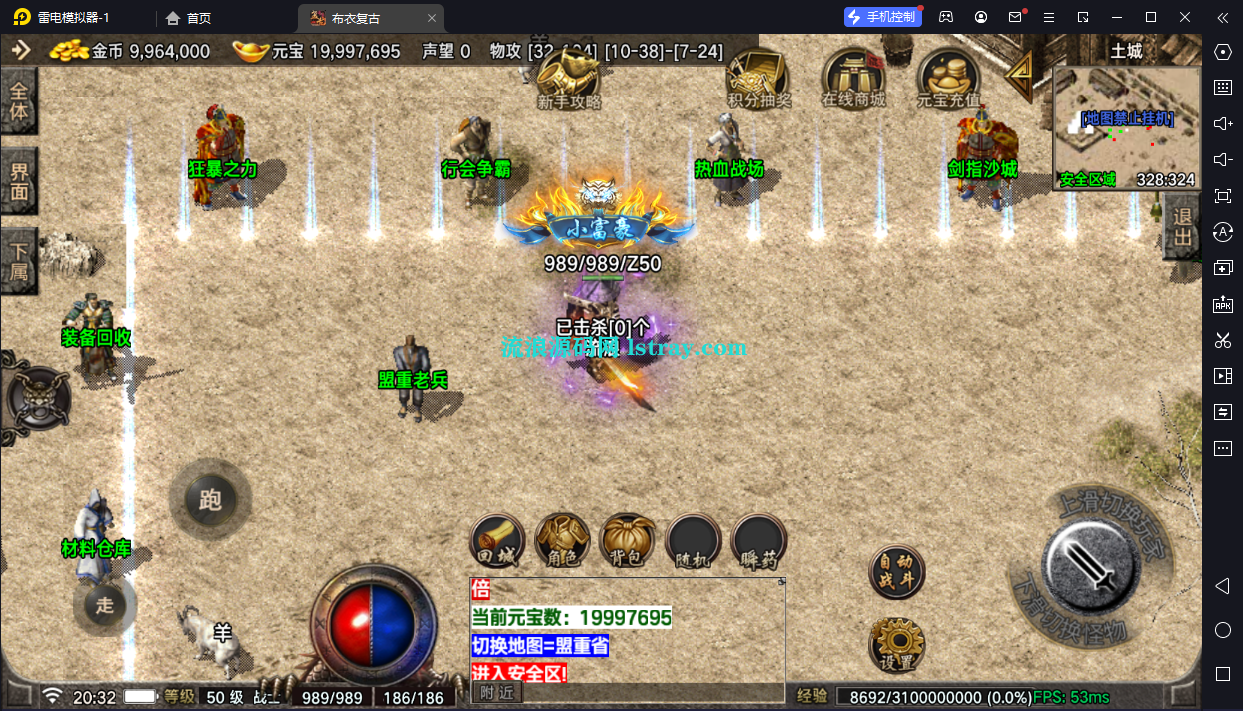The height and width of the screenshot is (711, 1243).
Task: Open the 积分抽奖 lottery chest
Action: pos(757,77)
